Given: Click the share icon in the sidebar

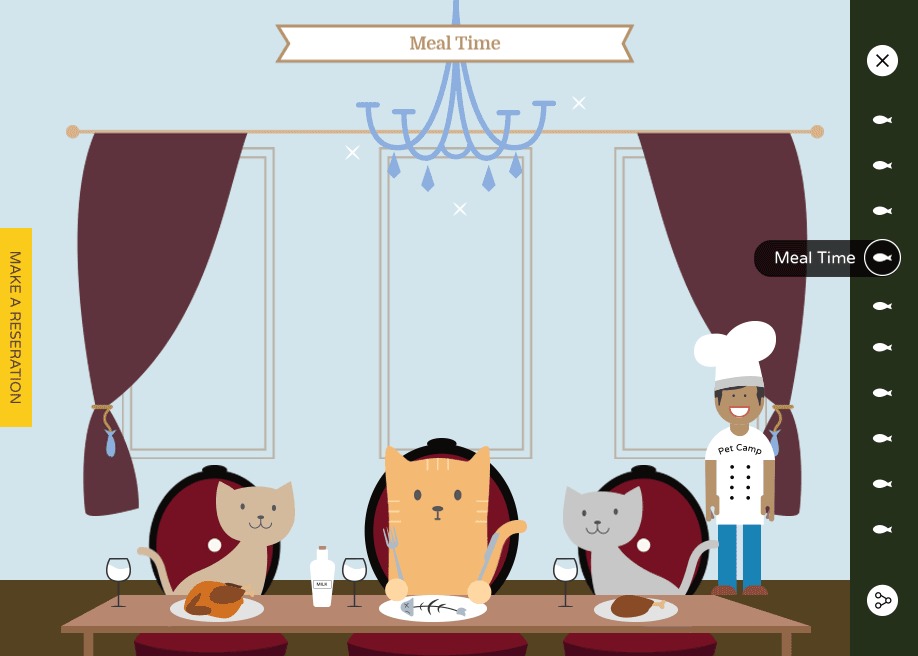Looking at the screenshot, I should point(882,600).
